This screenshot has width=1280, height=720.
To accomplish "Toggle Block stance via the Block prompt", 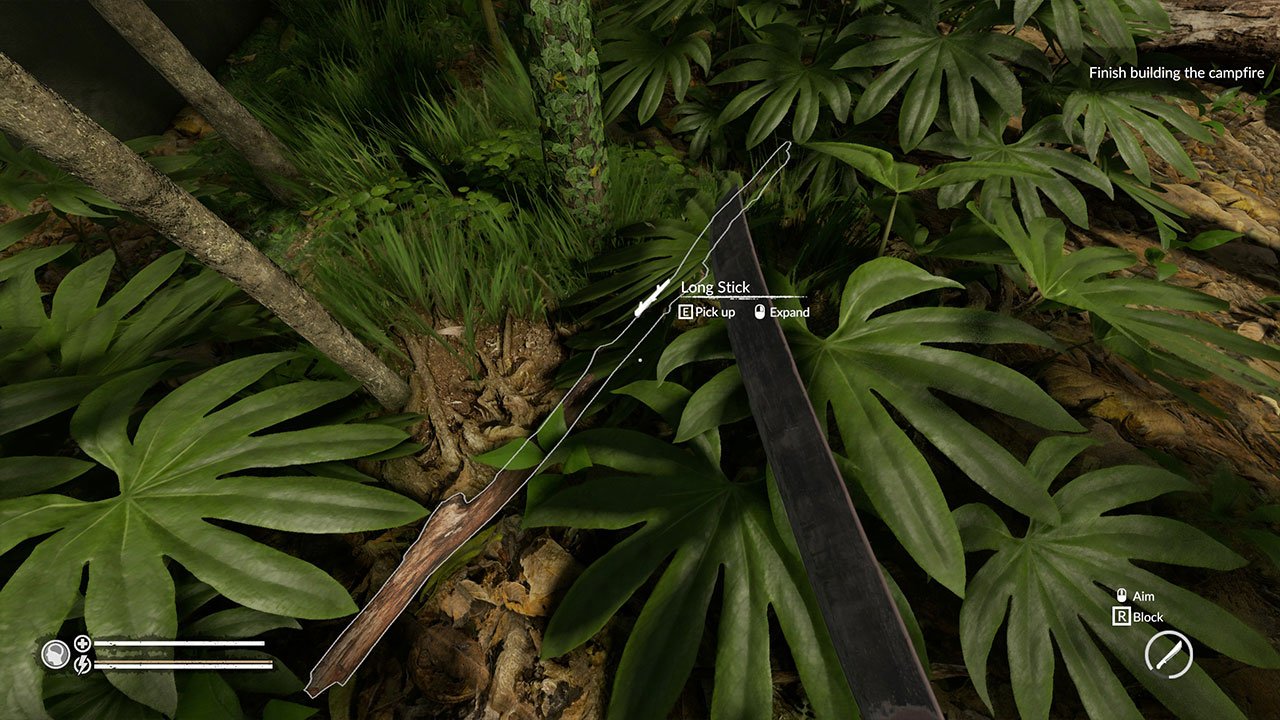I will [1148, 617].
